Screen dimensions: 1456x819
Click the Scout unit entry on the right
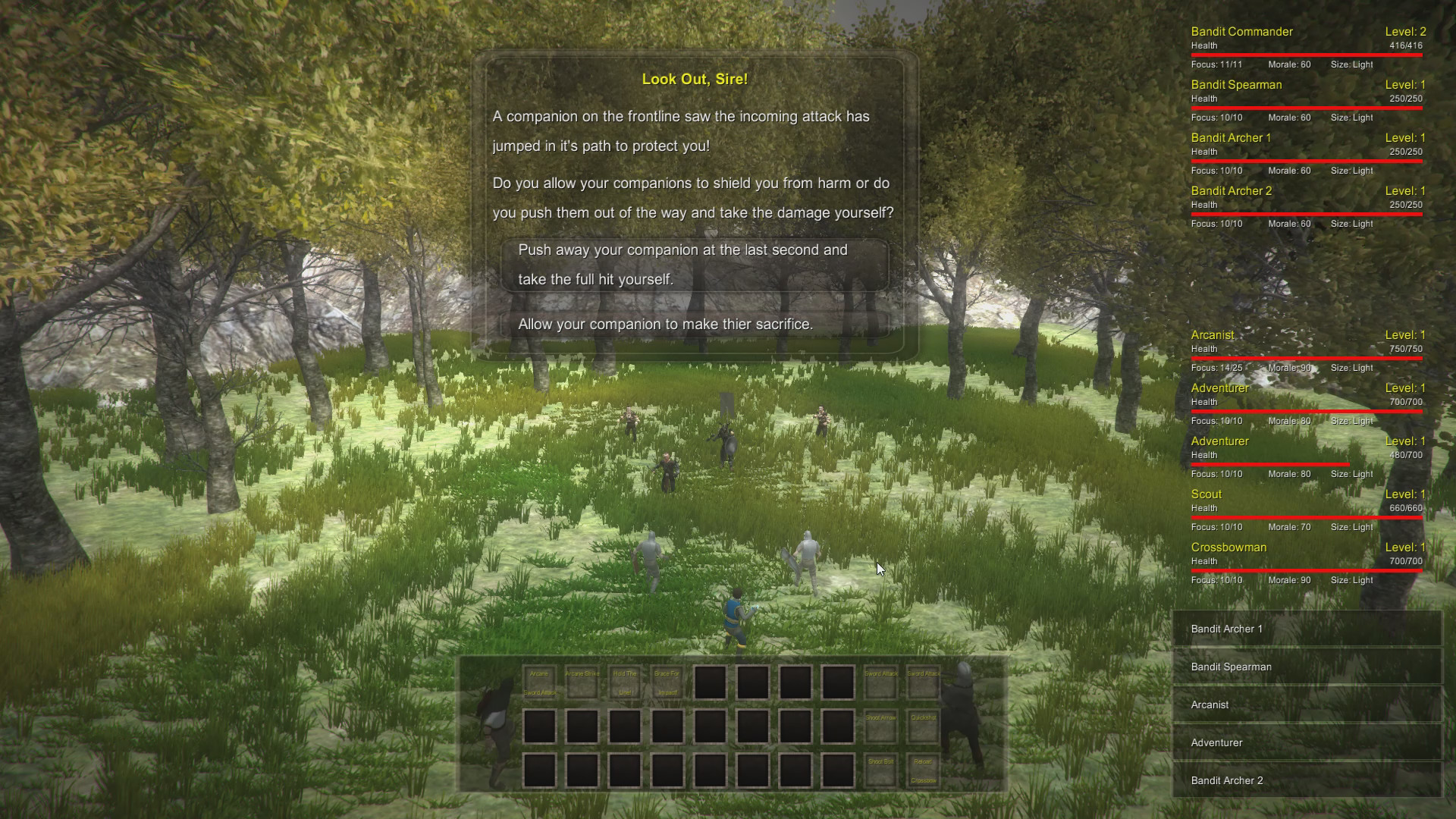click(1304, 508)
